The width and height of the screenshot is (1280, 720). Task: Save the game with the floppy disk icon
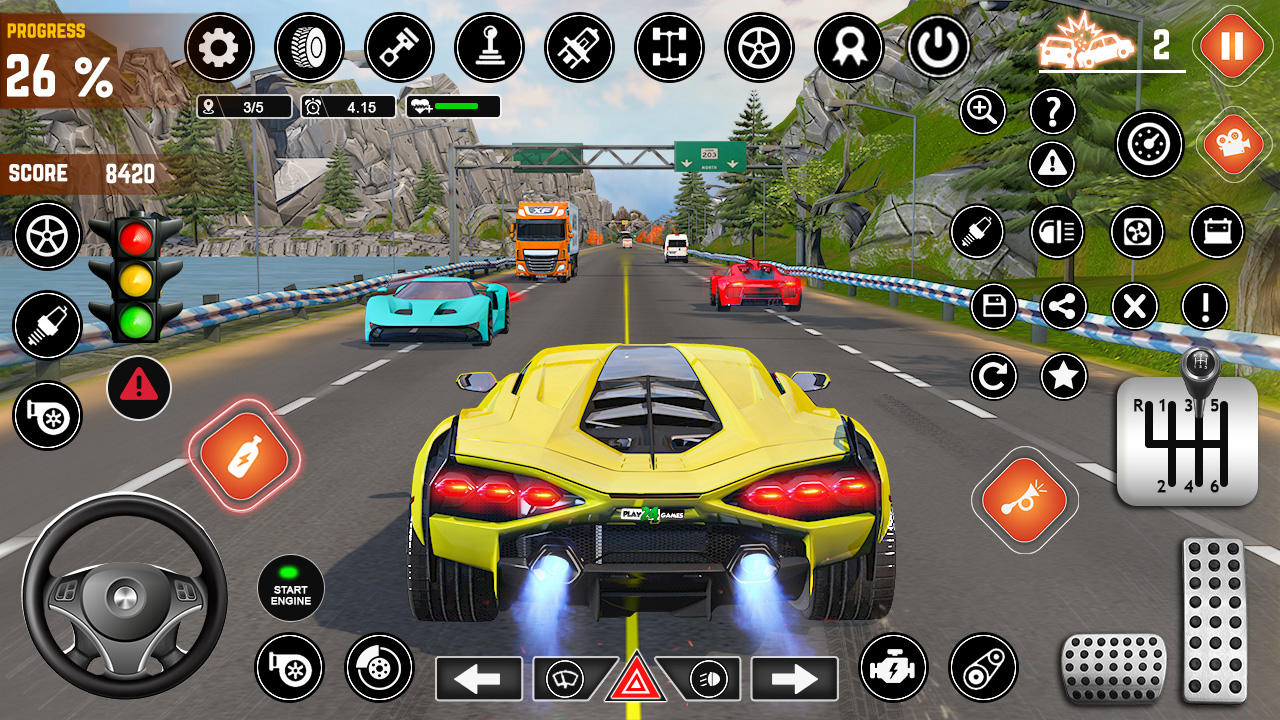pos(993,306)
